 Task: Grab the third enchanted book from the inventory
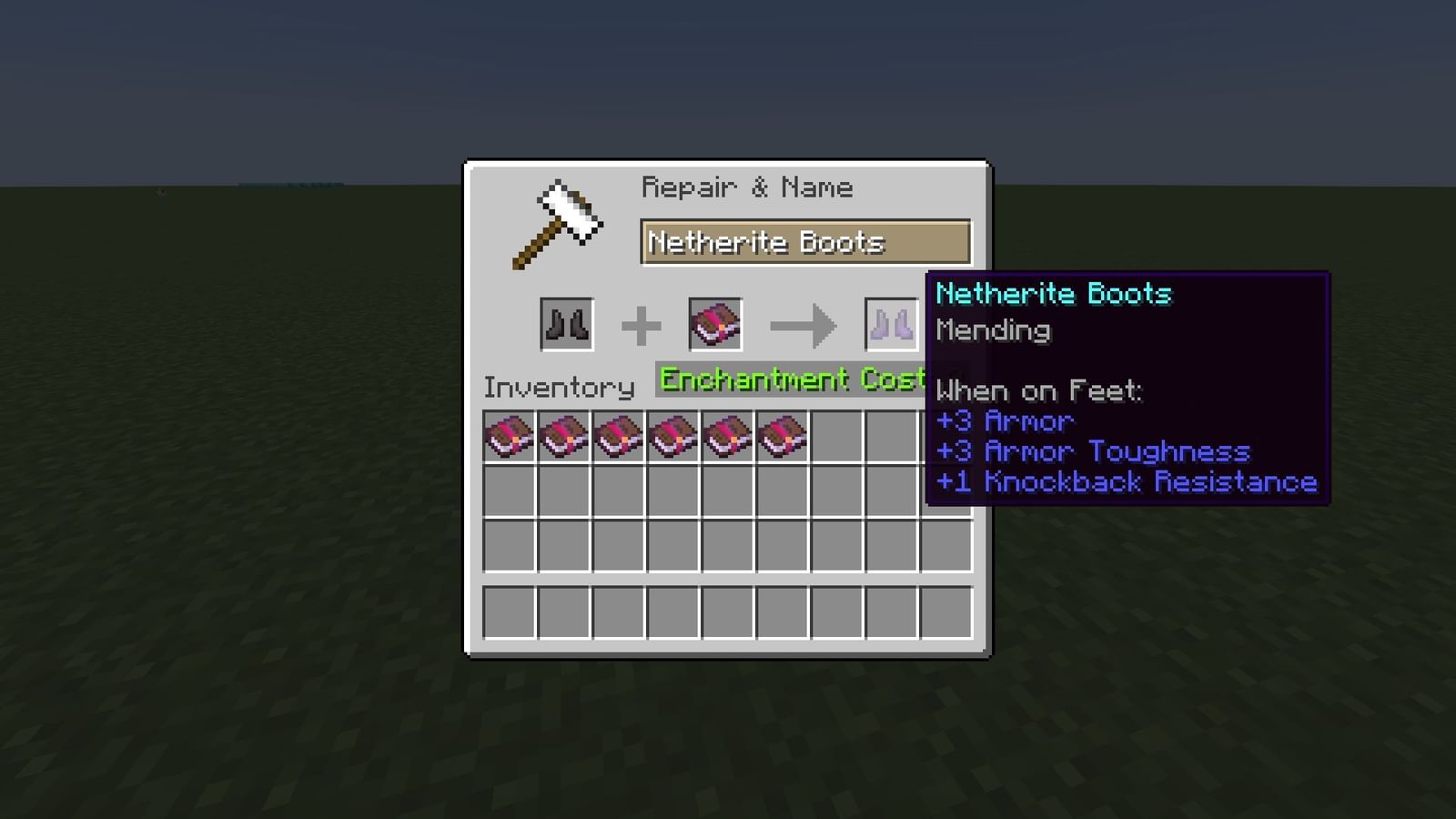(617, 435)
